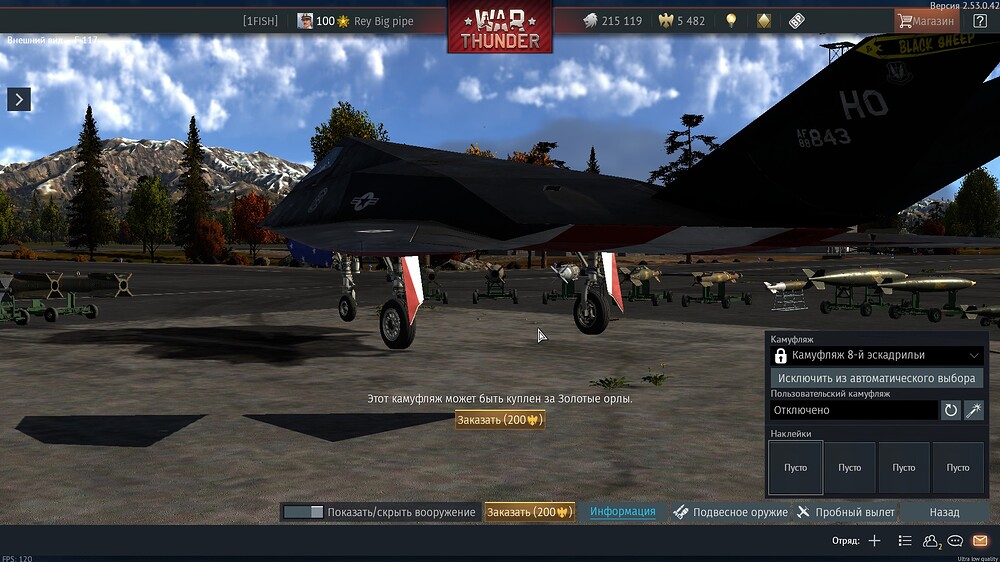1000x562 pixels.
Task: Expand the left side panel arrow
Action: point(19,98)
